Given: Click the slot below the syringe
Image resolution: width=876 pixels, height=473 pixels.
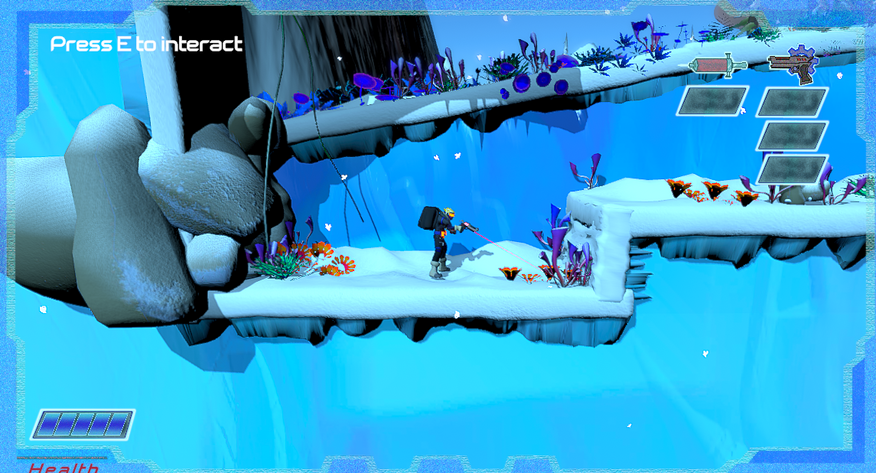Looking at the screenshot, I should pos(713,101).
